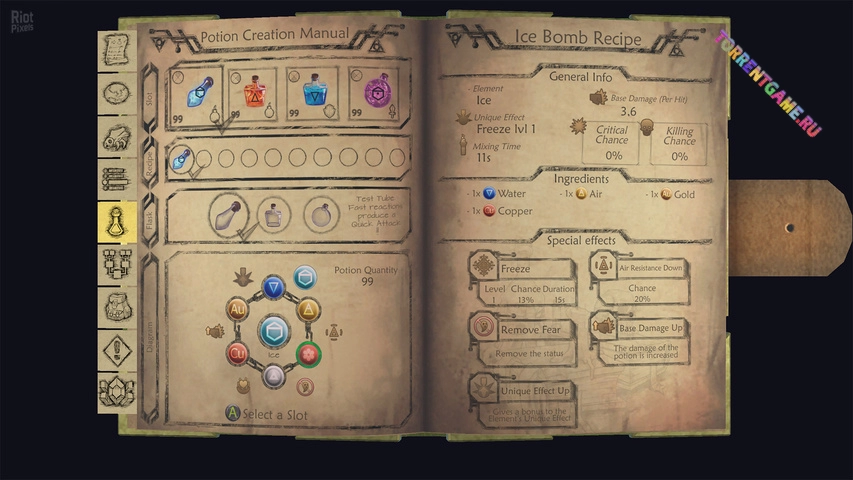Open the exclamation mark tab
Image resolution: width=853 pixels, height=480 pixels.
(x=117, y=350)
